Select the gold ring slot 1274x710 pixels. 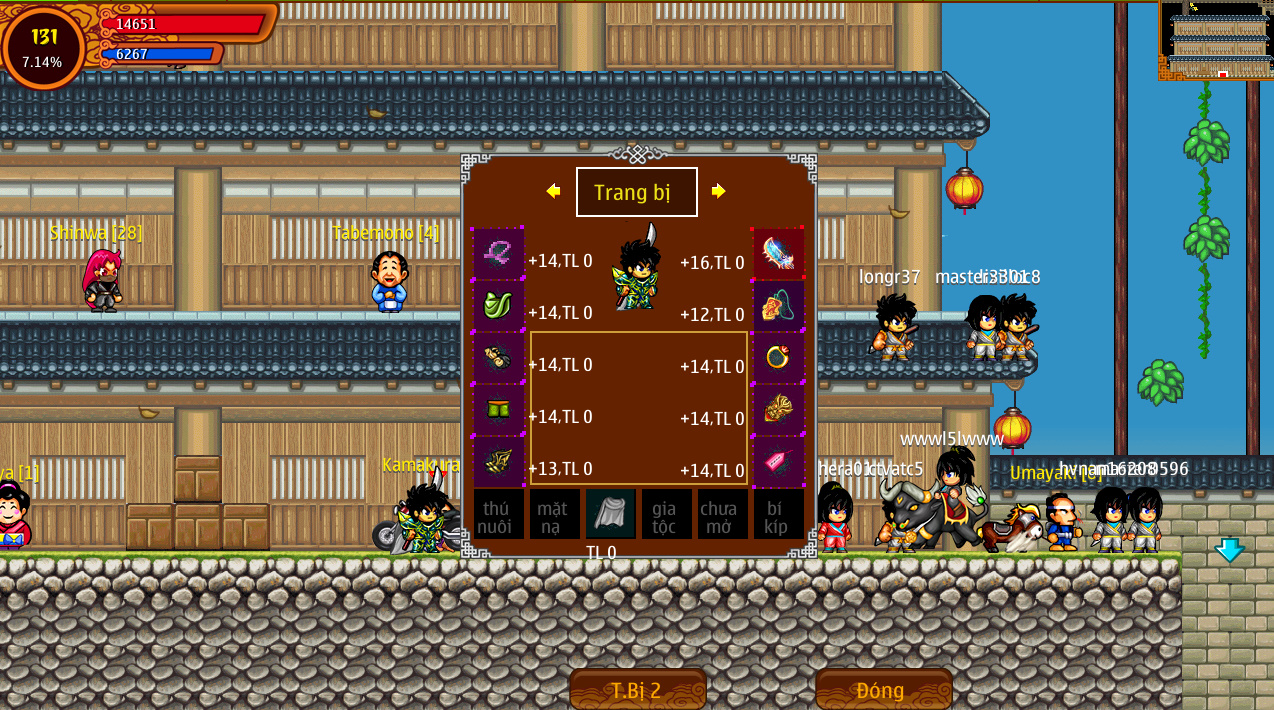(778, 357)
